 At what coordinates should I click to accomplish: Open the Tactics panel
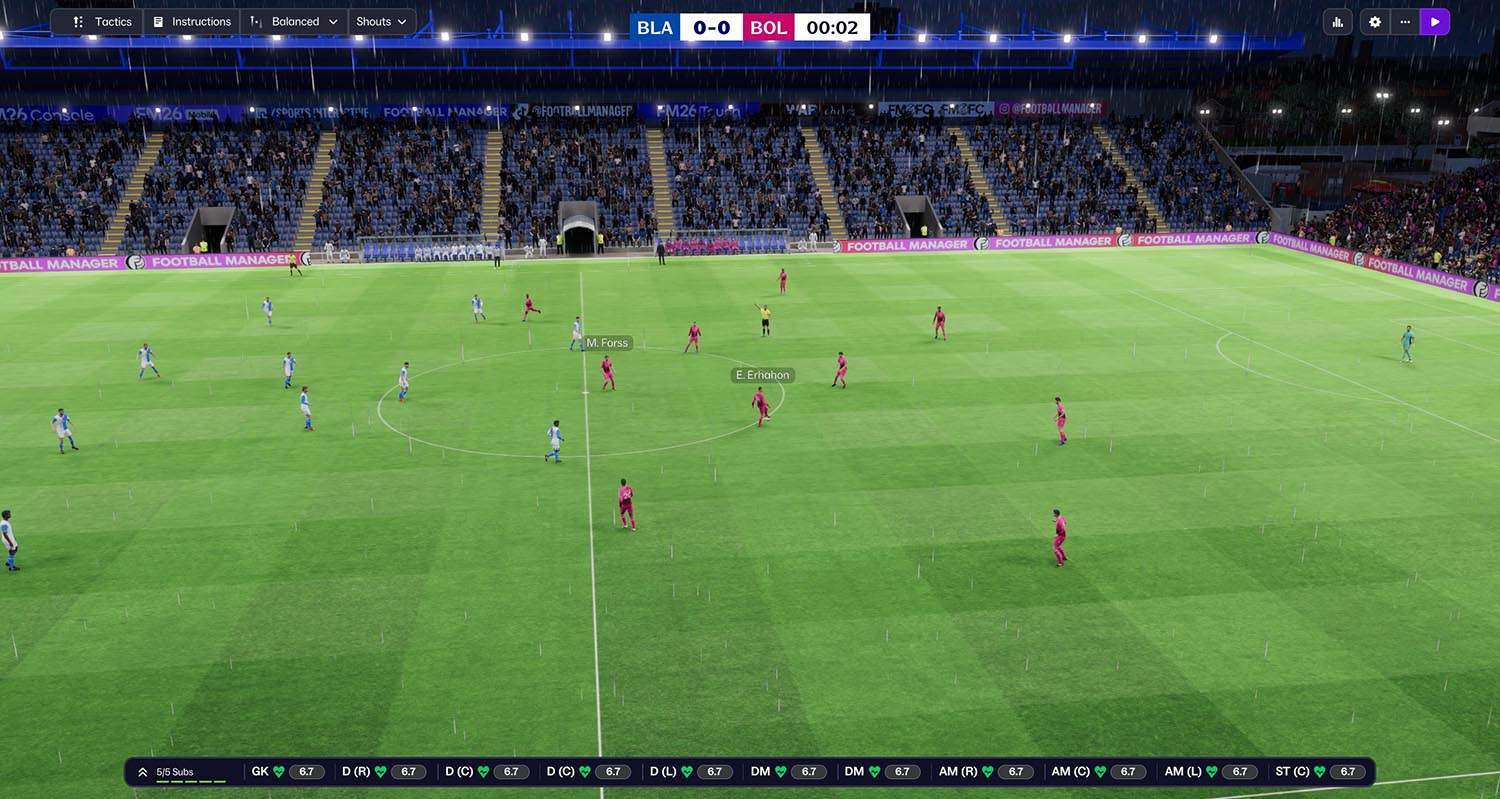(x=103, y=22)
